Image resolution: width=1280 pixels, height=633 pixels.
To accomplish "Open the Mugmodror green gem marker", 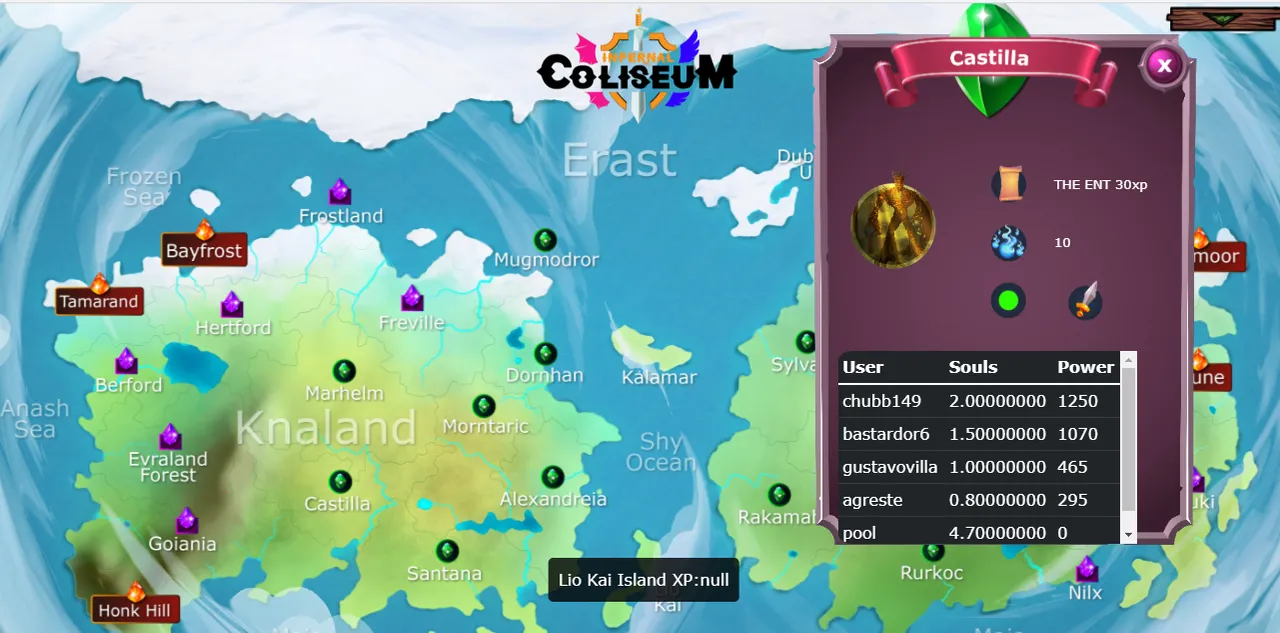I will pyautogui.click(x=545, y=240).
